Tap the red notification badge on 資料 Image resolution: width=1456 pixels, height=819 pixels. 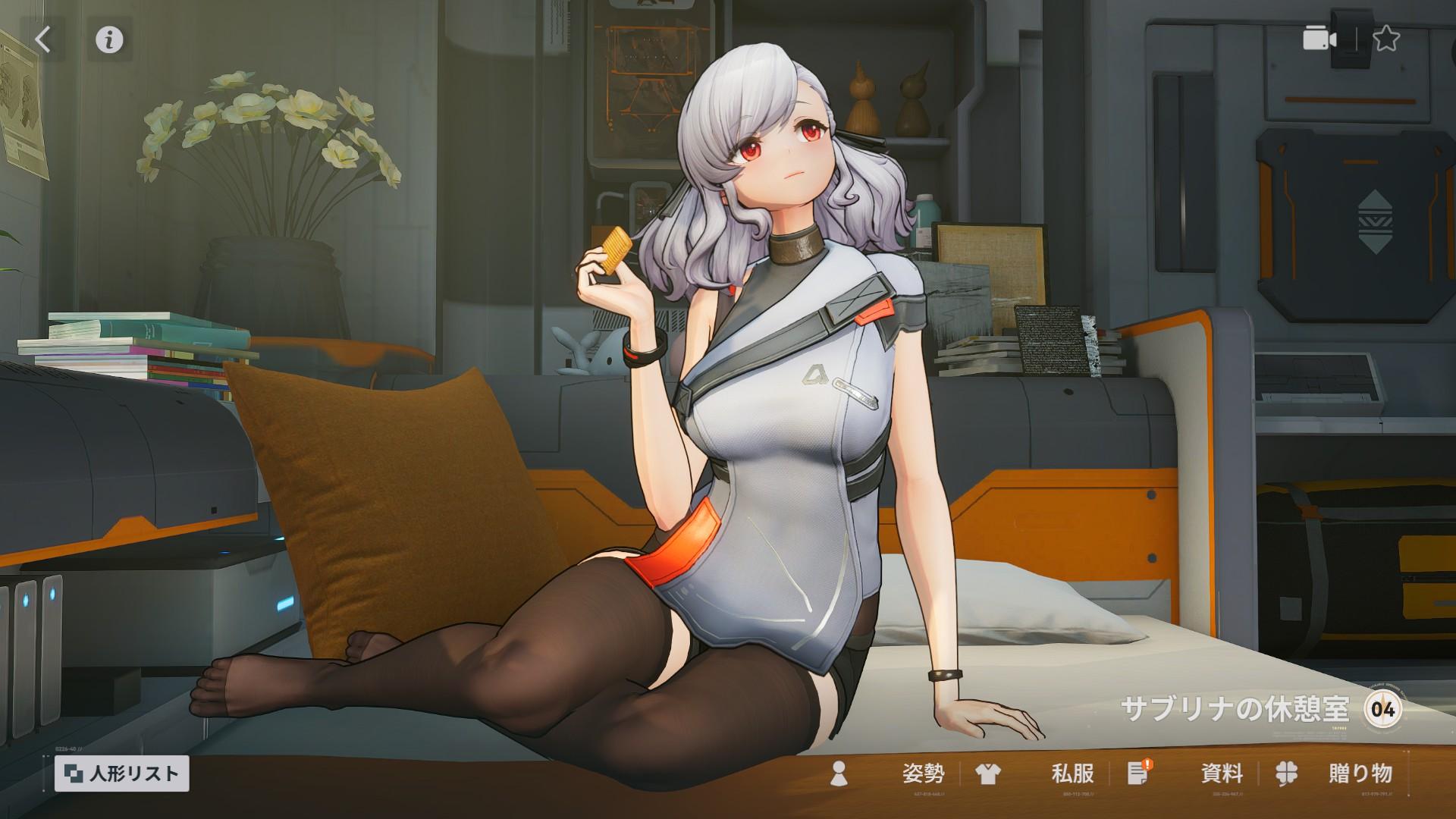[1148, 764]
